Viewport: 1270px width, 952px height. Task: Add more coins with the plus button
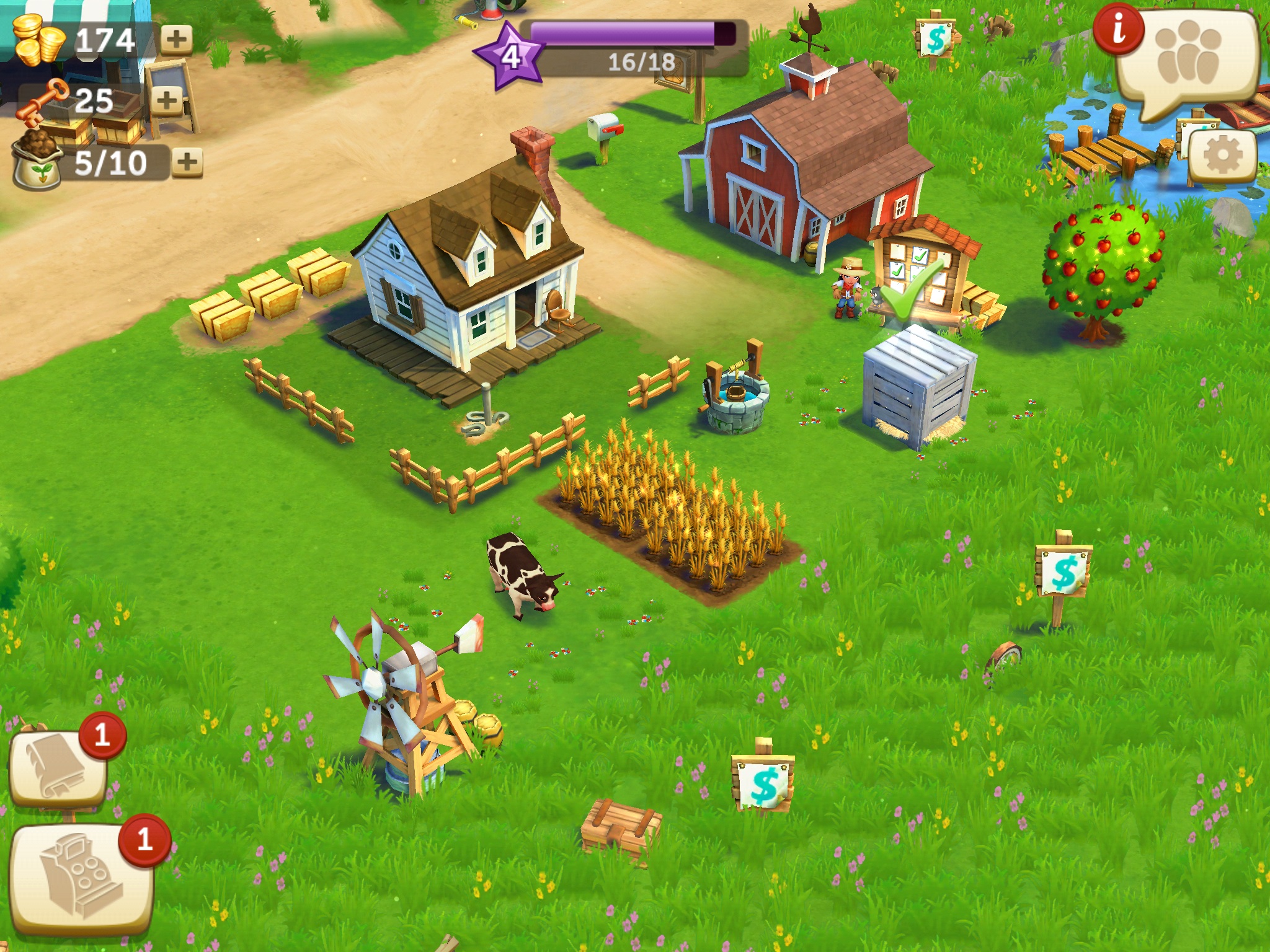pyautogui.click(x=177, y=40)
